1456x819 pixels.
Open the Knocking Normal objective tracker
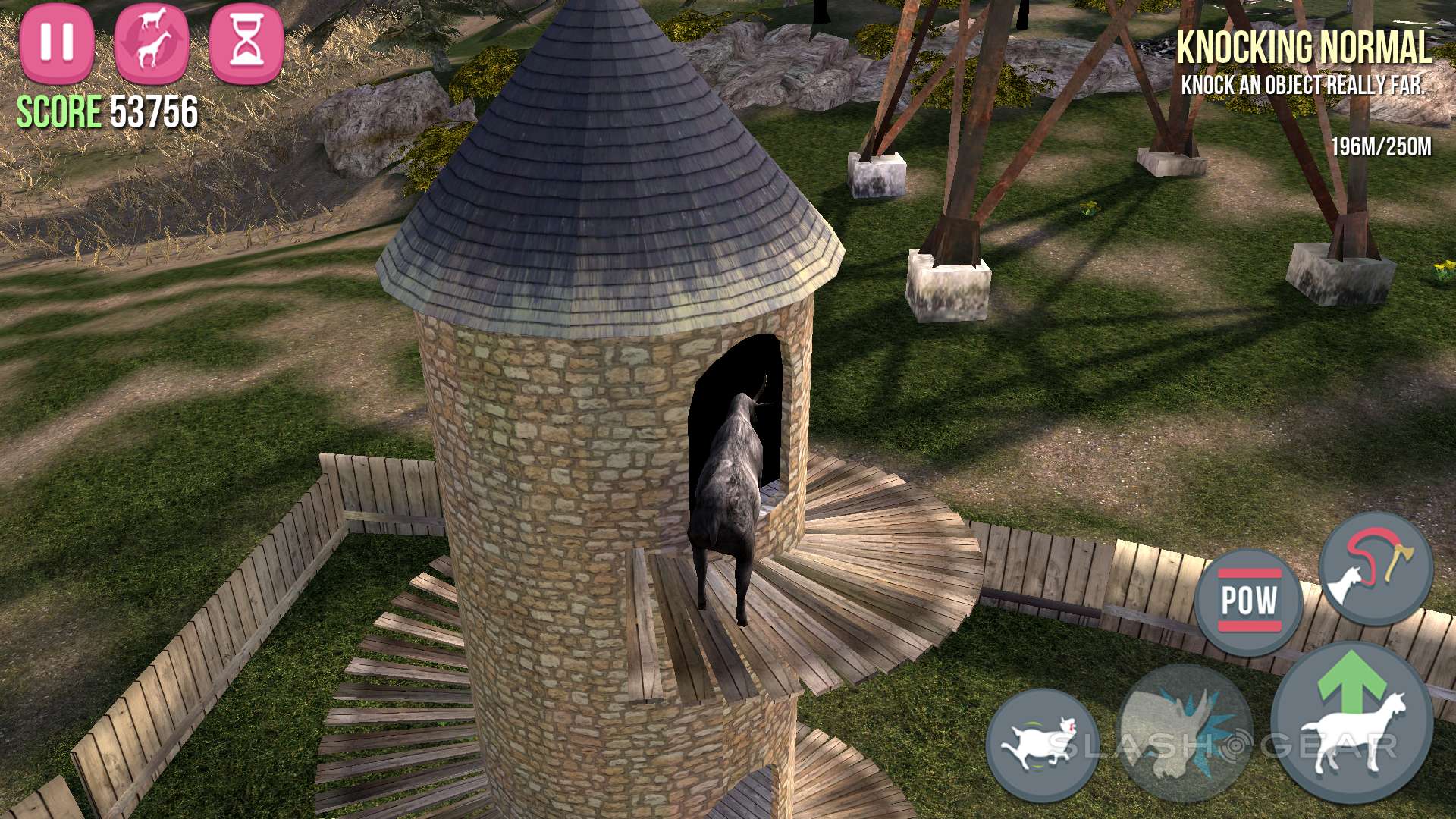pyautogui.click(x=1304, y=62)
